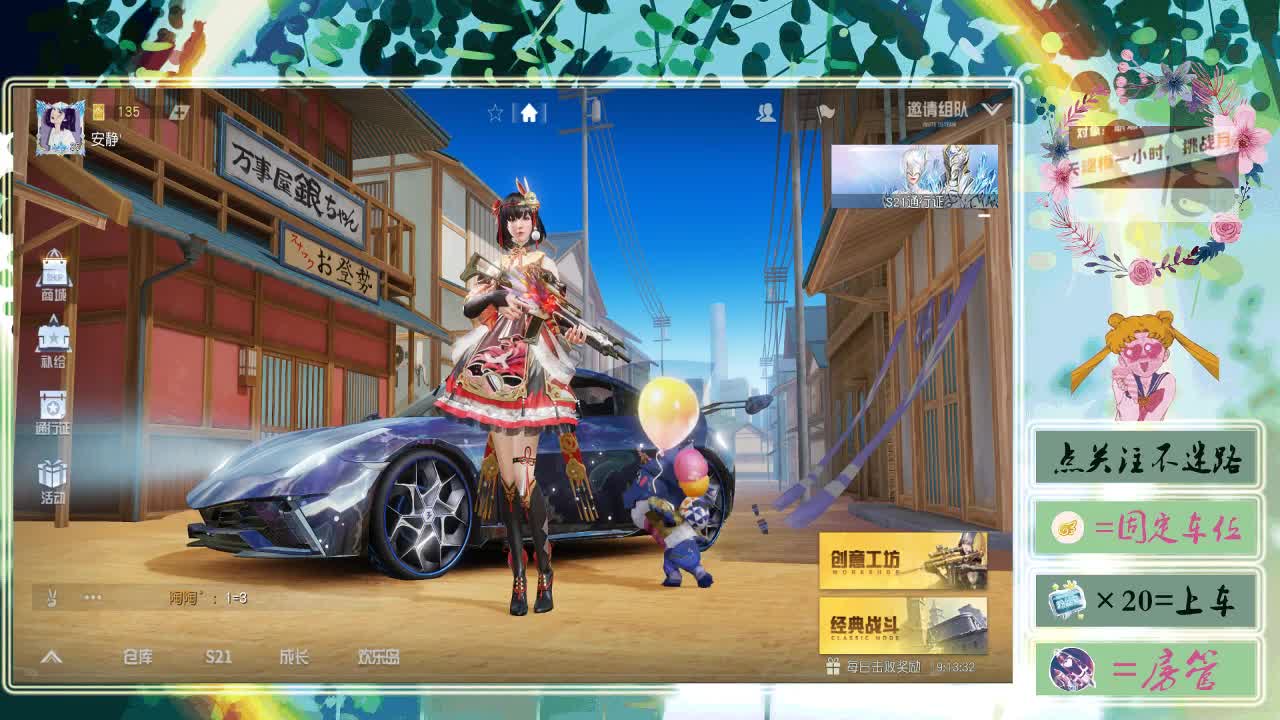1280x720 pixels.
Task: Open the 商城 shop panel
Action: tap(55, 278)
